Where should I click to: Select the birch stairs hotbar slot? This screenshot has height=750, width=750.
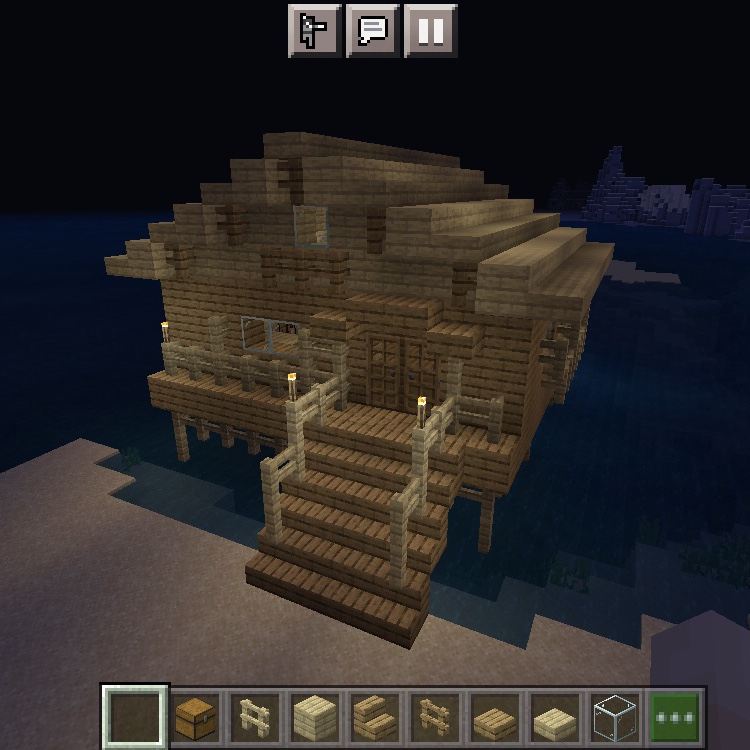[373, 717]
